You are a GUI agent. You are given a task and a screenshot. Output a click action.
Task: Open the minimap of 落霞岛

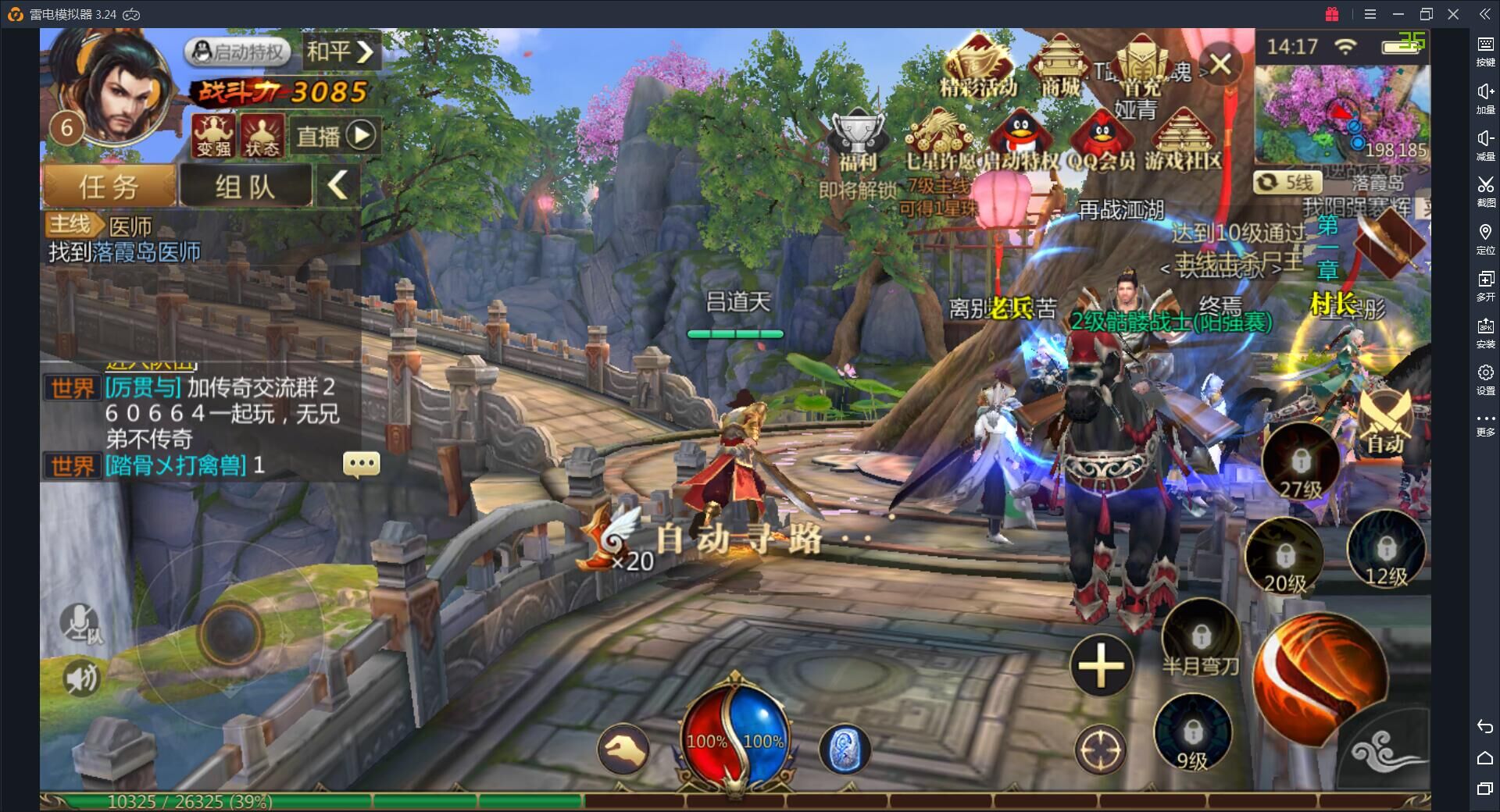(x=1341, y=113)
